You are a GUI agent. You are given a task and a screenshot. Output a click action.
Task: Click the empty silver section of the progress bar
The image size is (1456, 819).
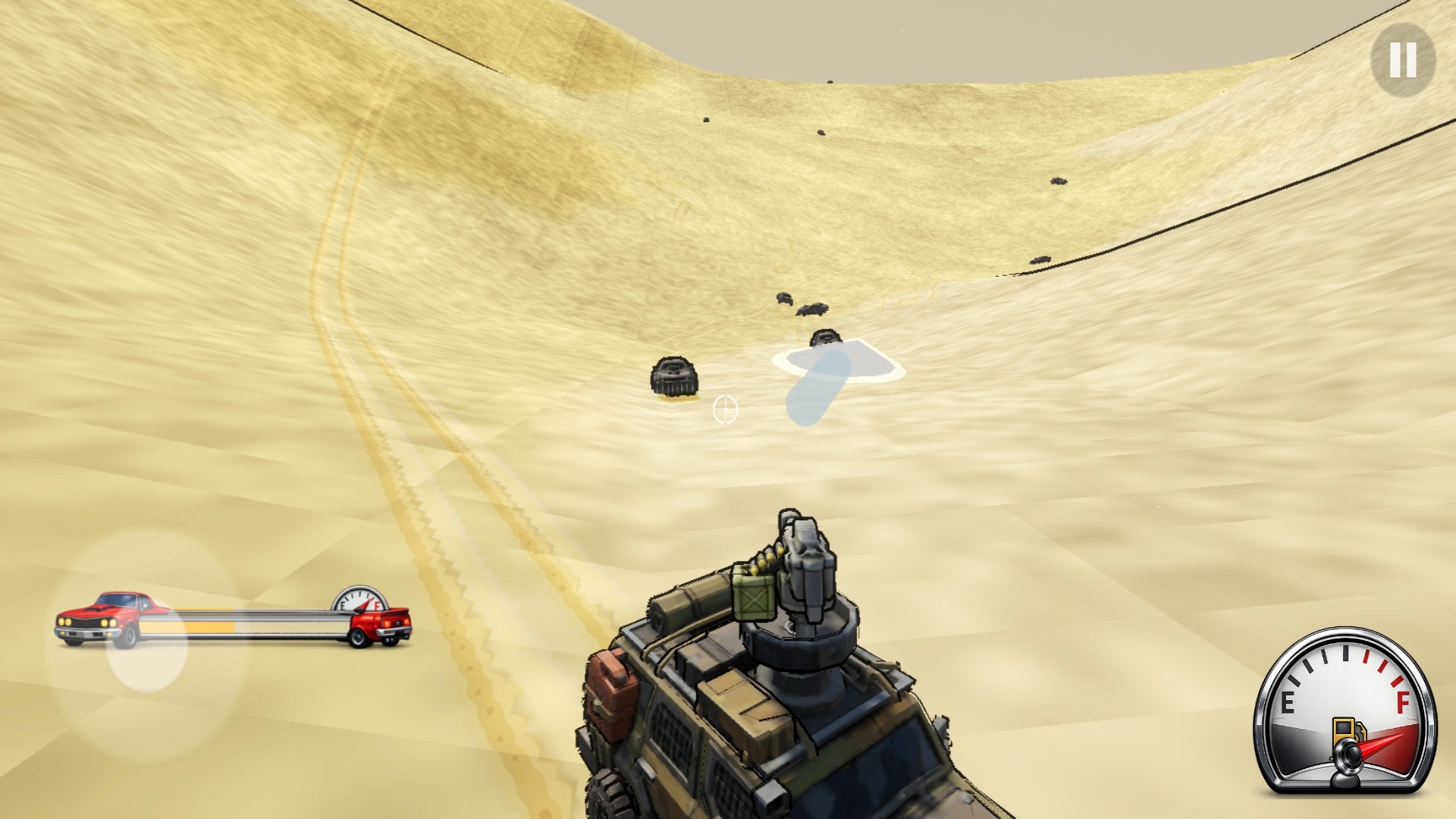pyautogui.click(x=288, y=627)
